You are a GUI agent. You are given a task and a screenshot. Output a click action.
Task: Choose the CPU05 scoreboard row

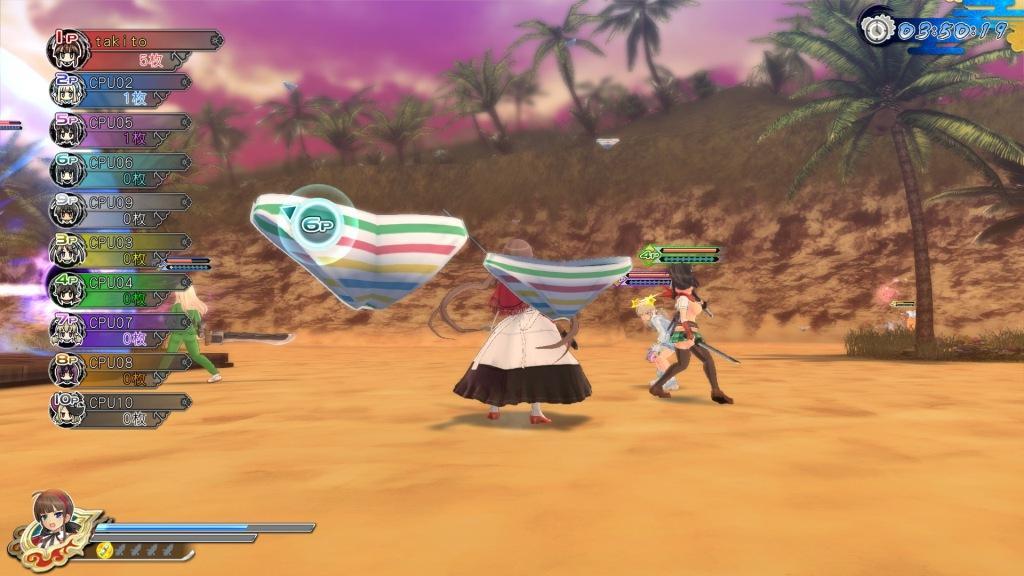coord(122,130)
